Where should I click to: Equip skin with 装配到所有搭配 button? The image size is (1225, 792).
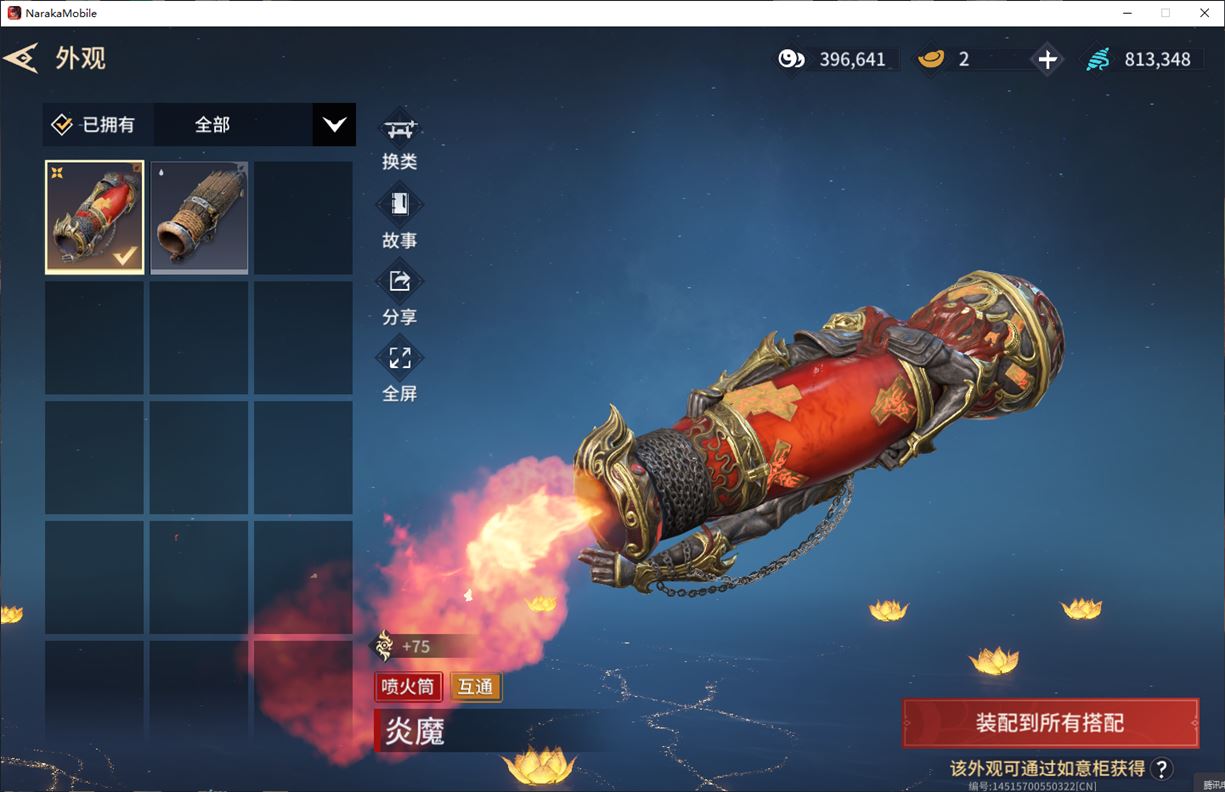[x=1050, y=723]
